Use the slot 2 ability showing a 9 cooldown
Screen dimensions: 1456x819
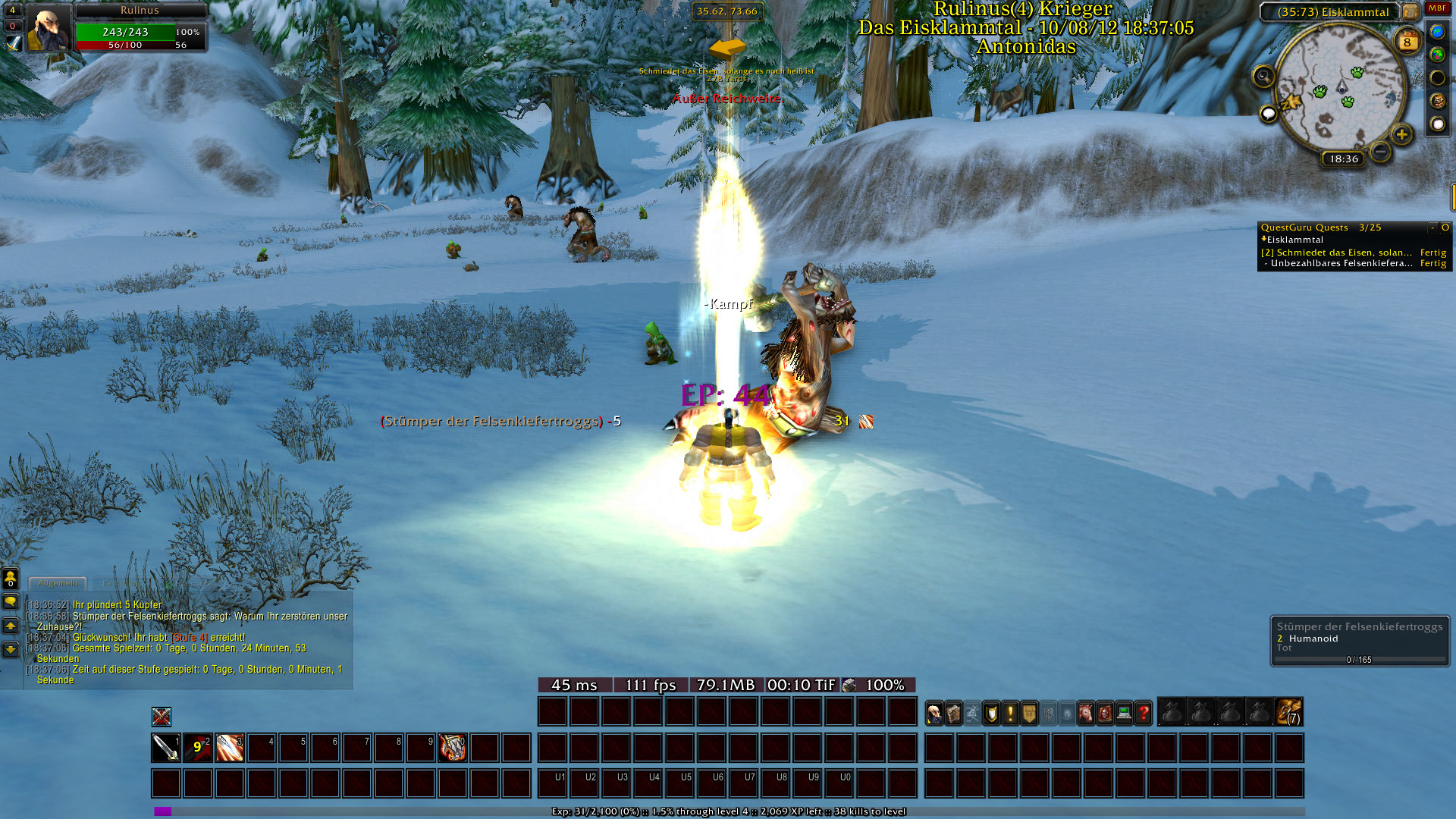click(x=197, y=748)
